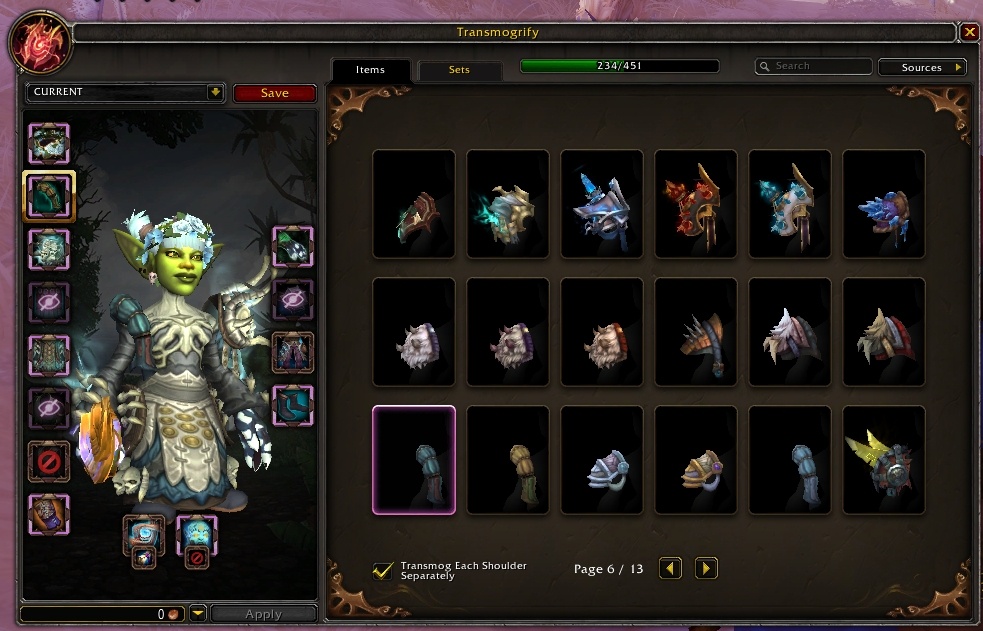Click the appearance Search box

tap(814, 67)
